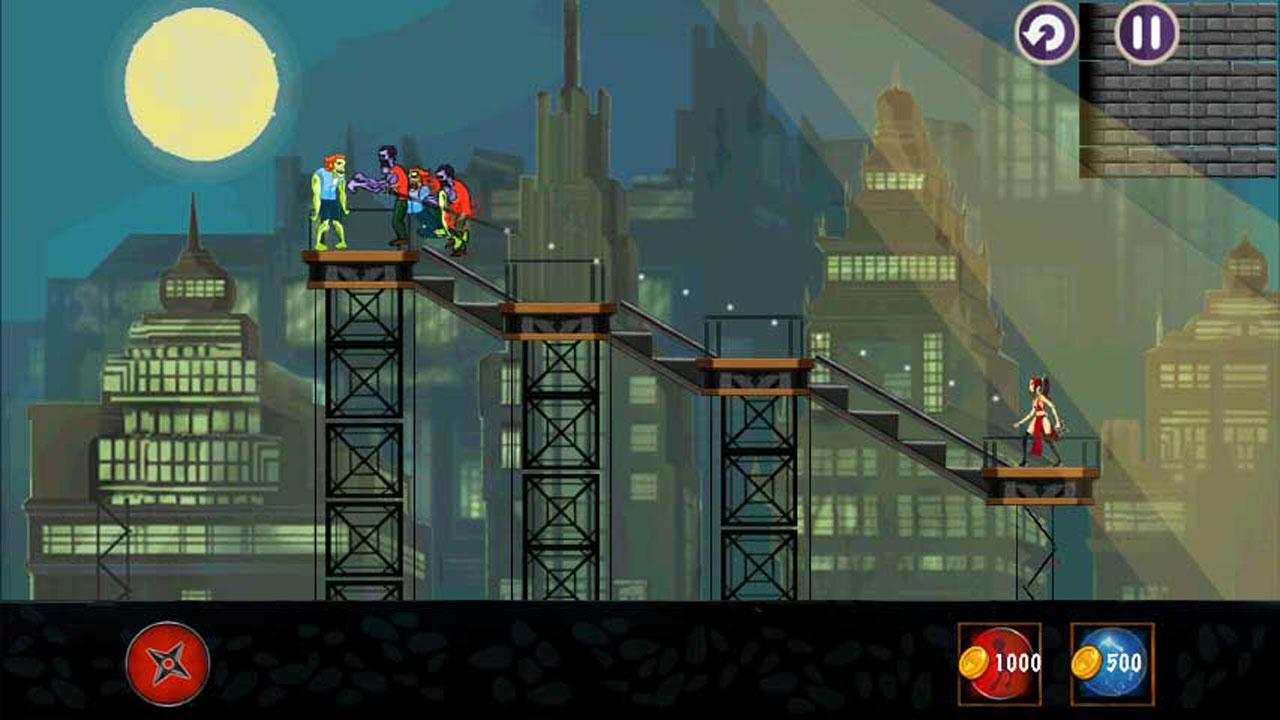
Task: Select the ninja girl character
Action: (x=1038, y=420)
